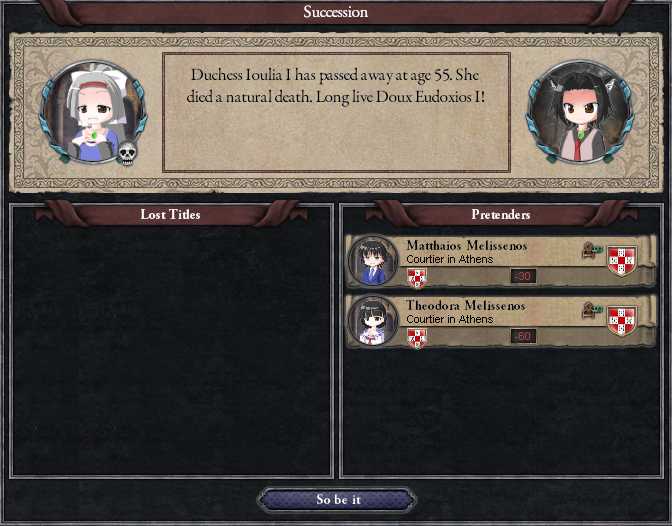Click the large coat of arms beside Matthaios
Viewport: 672px width, 526px height.
pos(622,260)
